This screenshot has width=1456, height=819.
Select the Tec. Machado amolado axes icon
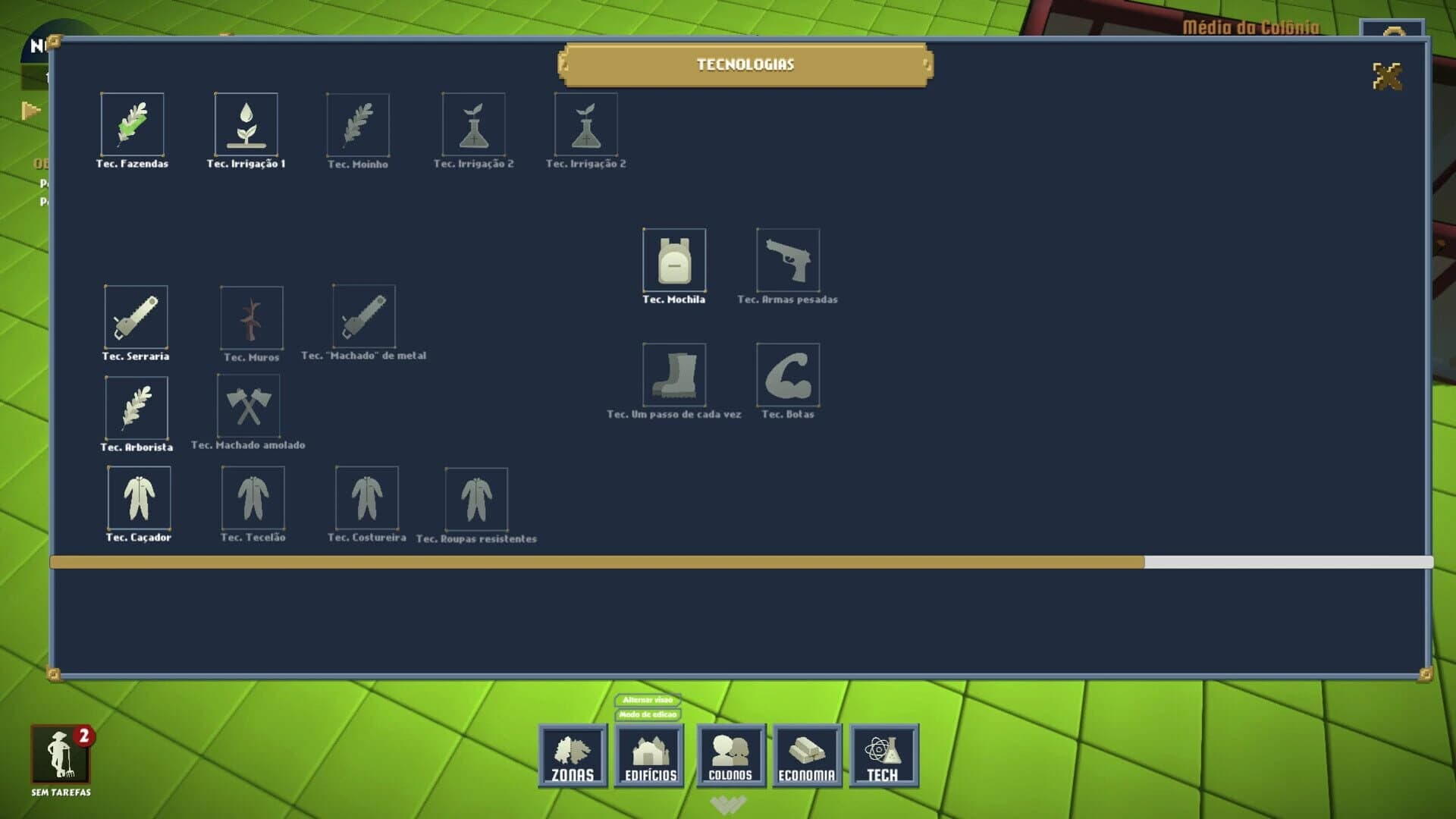click(250, 406)
